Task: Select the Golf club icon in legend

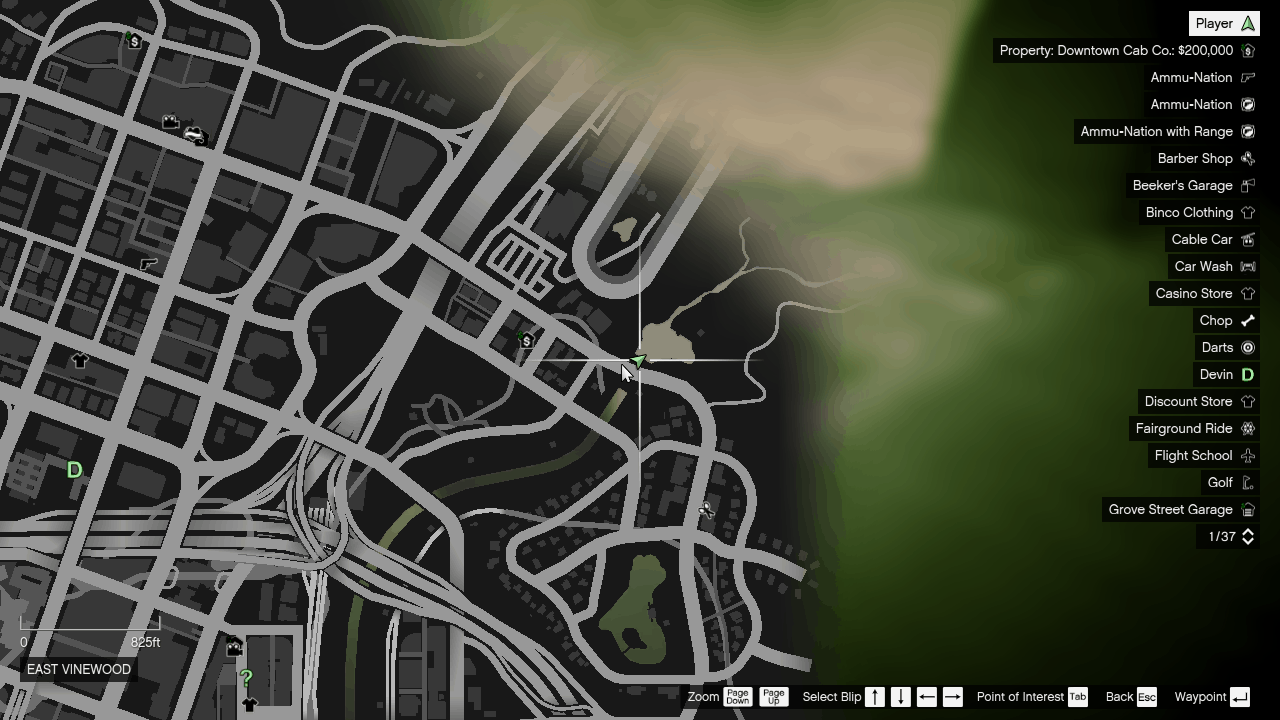Action: point(1247,482)
